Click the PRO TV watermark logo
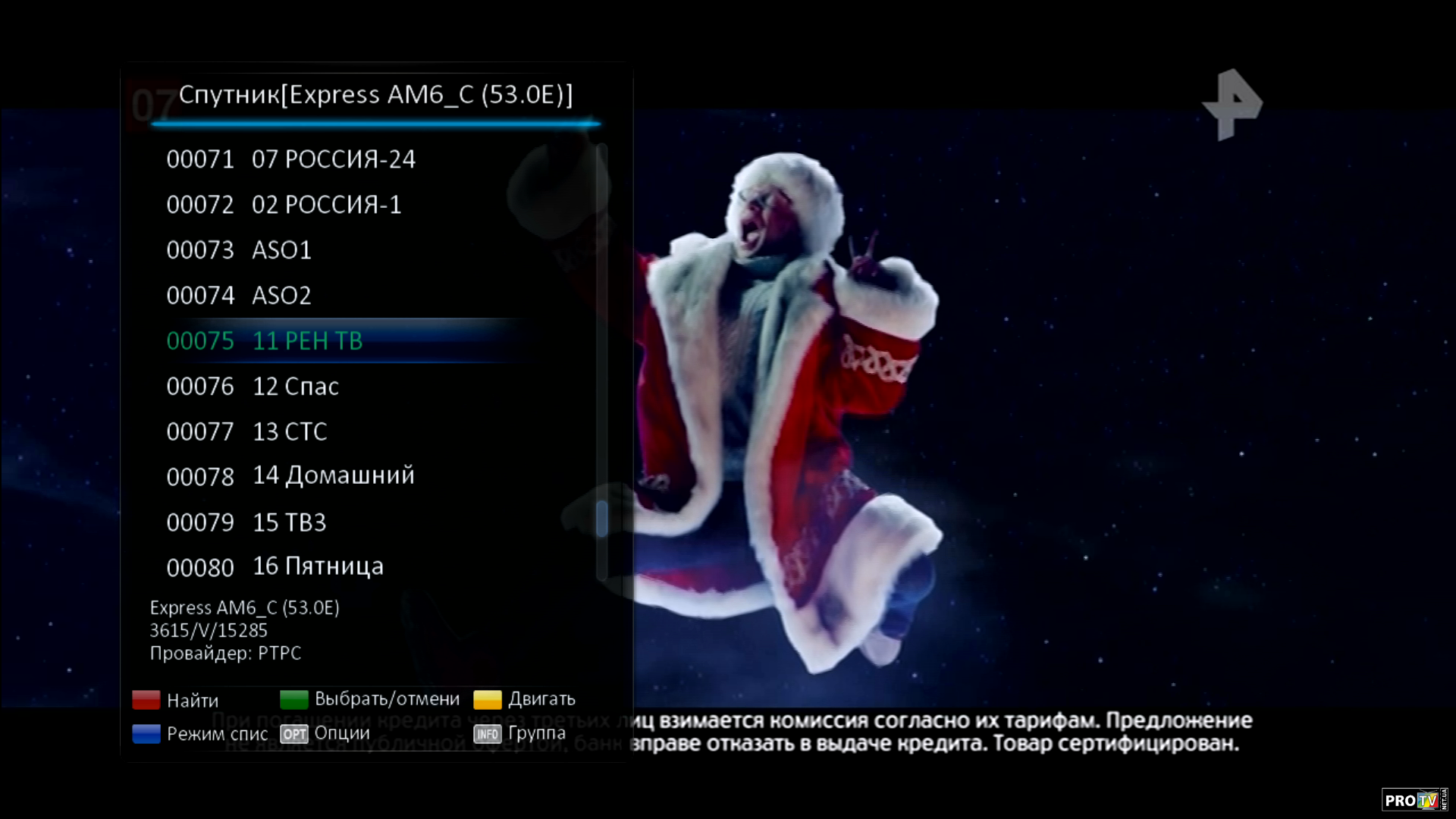The image size is (1456, 819). pos(1411,800)
